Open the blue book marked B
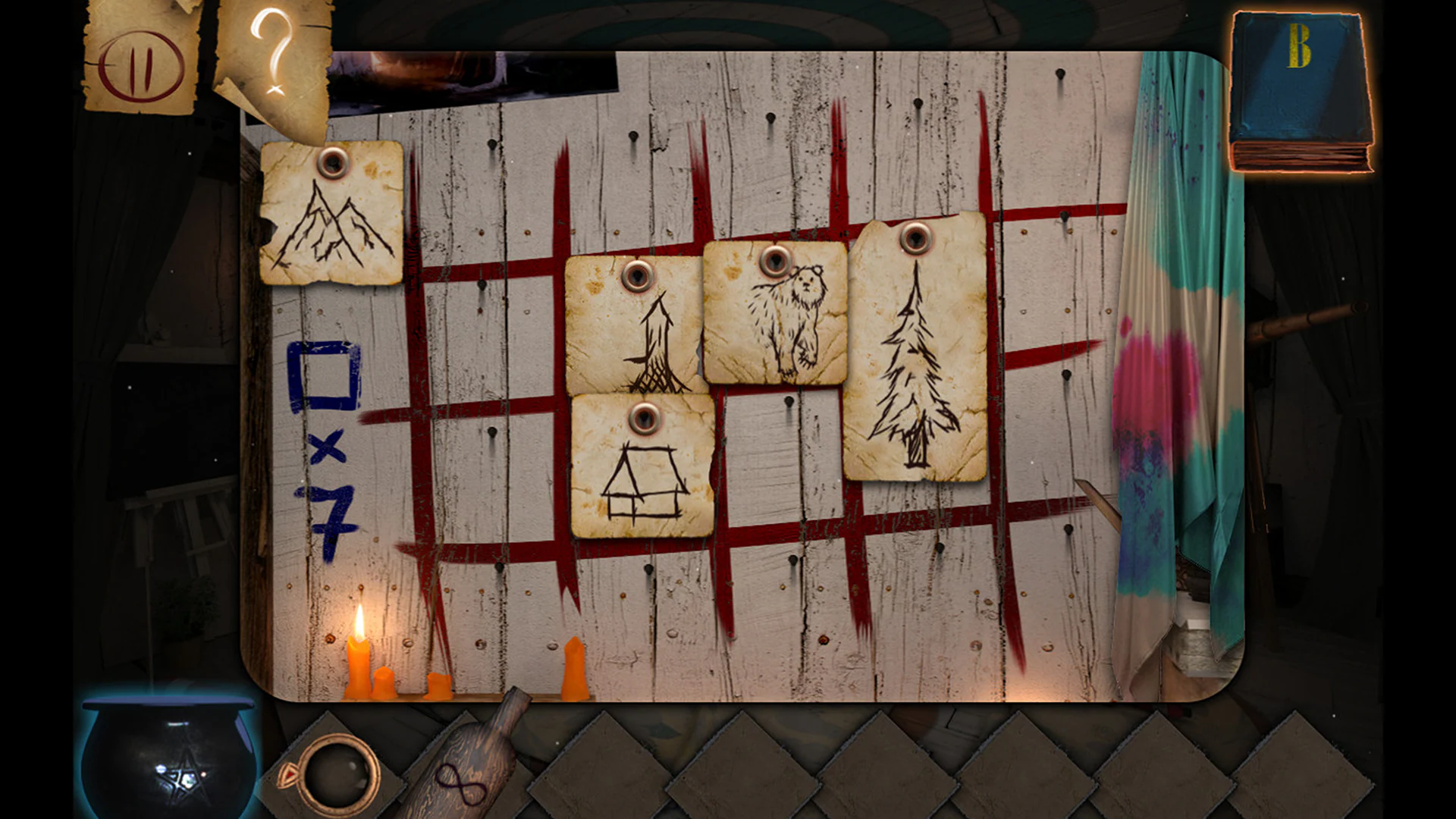The width and height of the screenshot is (1456, 819). point(1301,91)
